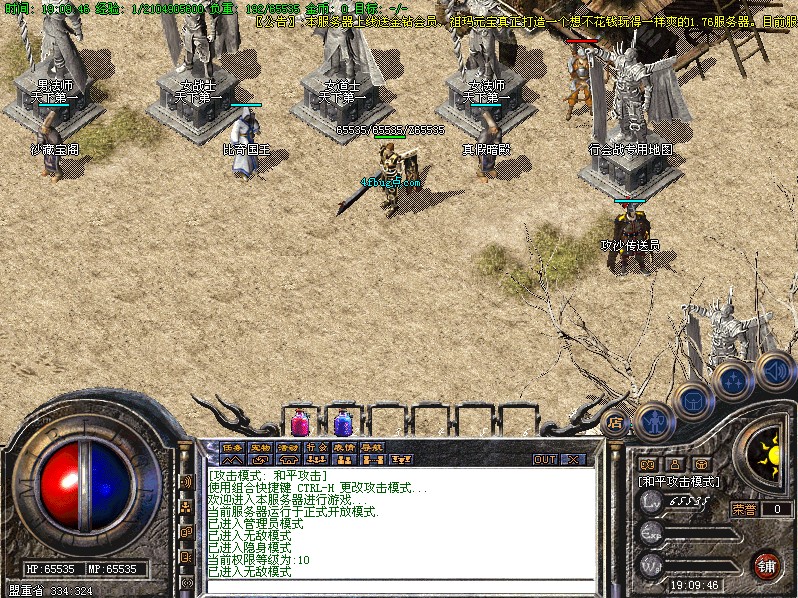Open the 行会 guild tab
The width and height of the screenshot is (798, 598).
point(317,447)
